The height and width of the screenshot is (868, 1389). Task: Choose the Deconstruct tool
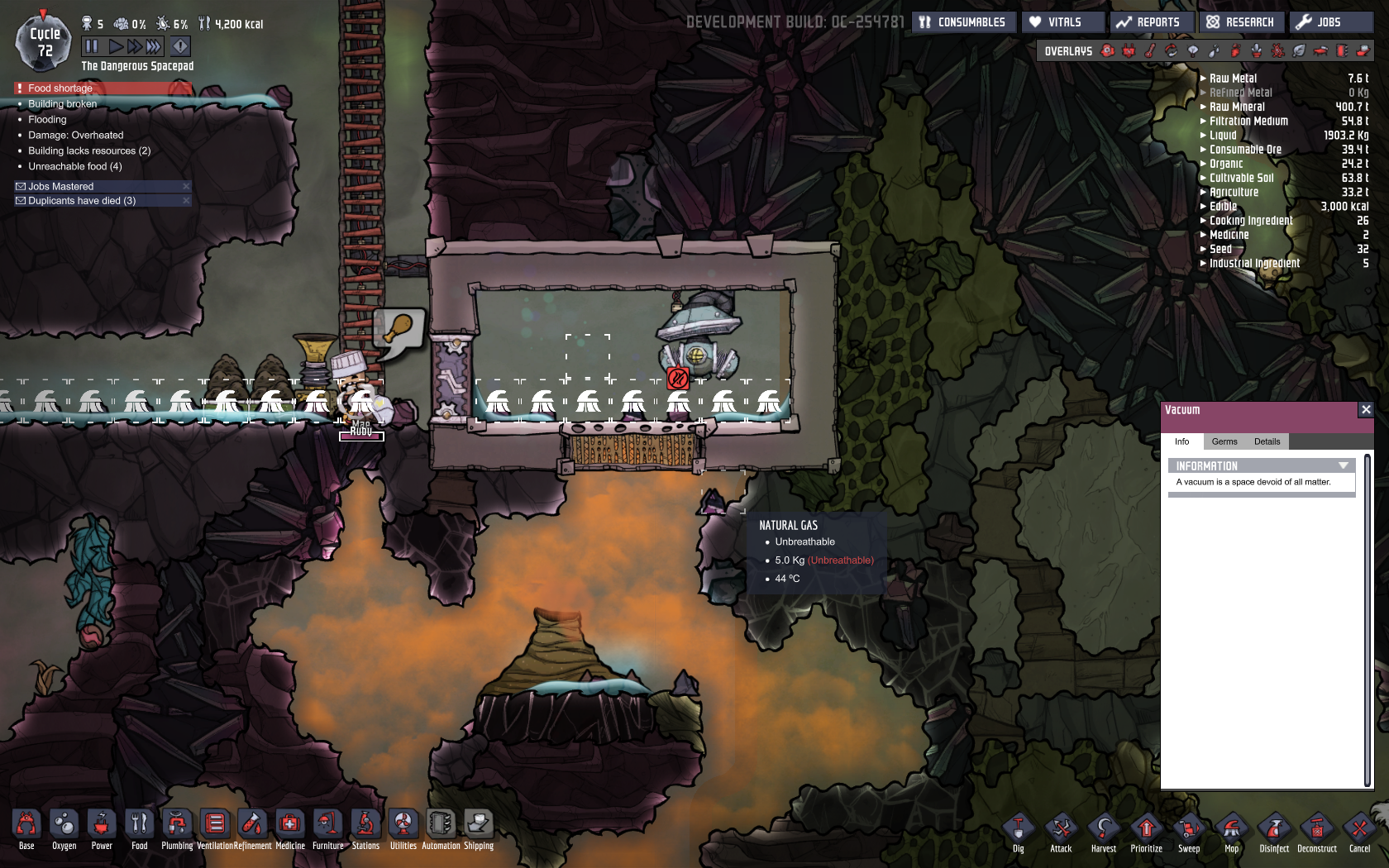[1317, 832]
